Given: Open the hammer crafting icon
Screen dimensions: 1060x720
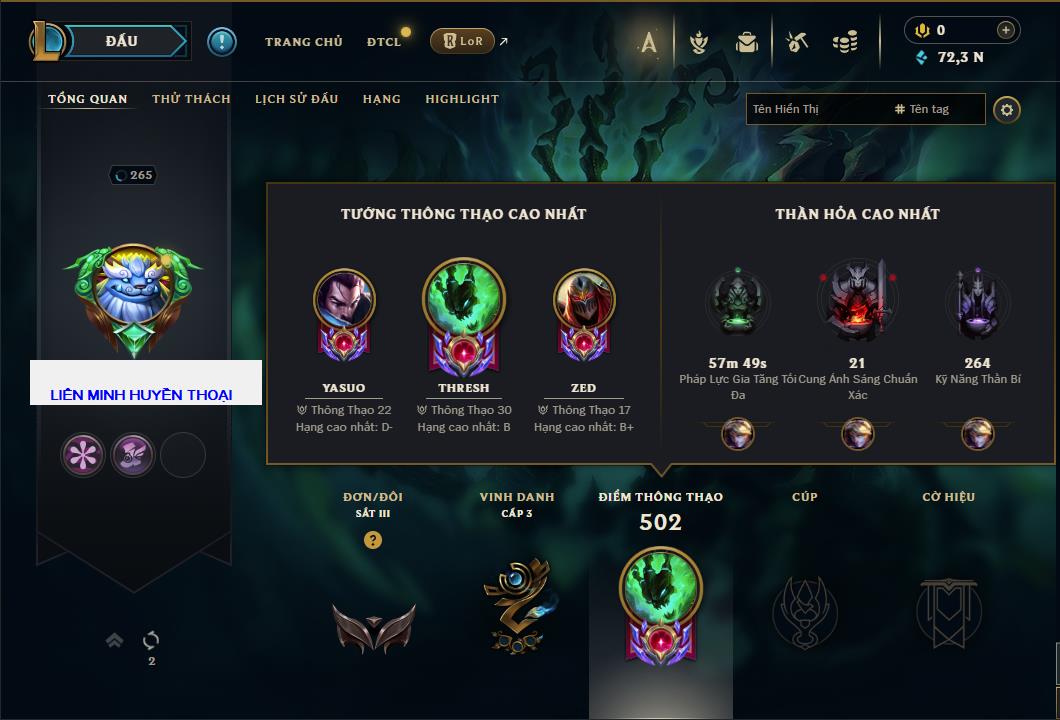Looking at the screenshot, I should [797, 42].
